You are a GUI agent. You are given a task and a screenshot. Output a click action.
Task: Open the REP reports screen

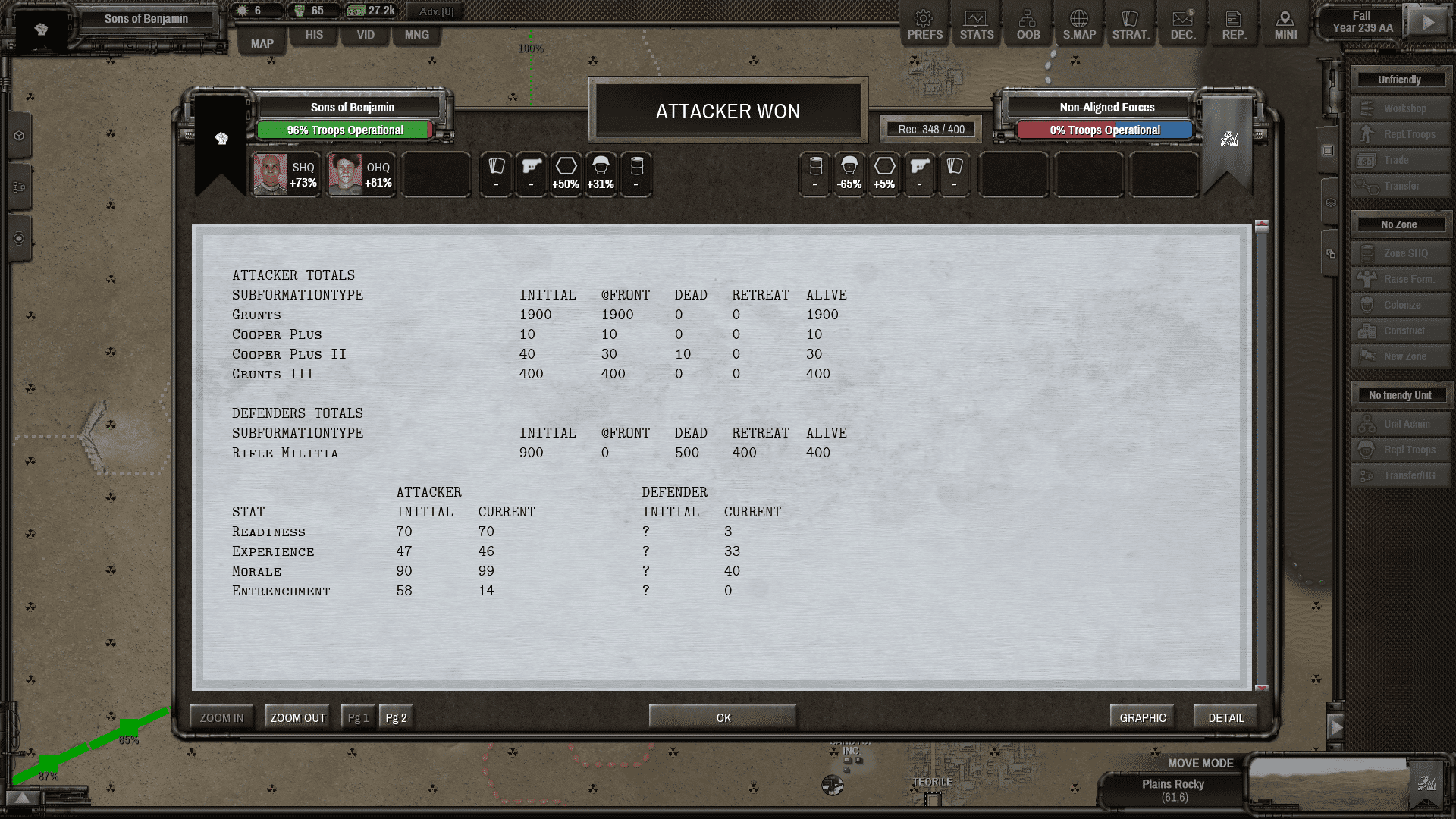point(1235,24)
